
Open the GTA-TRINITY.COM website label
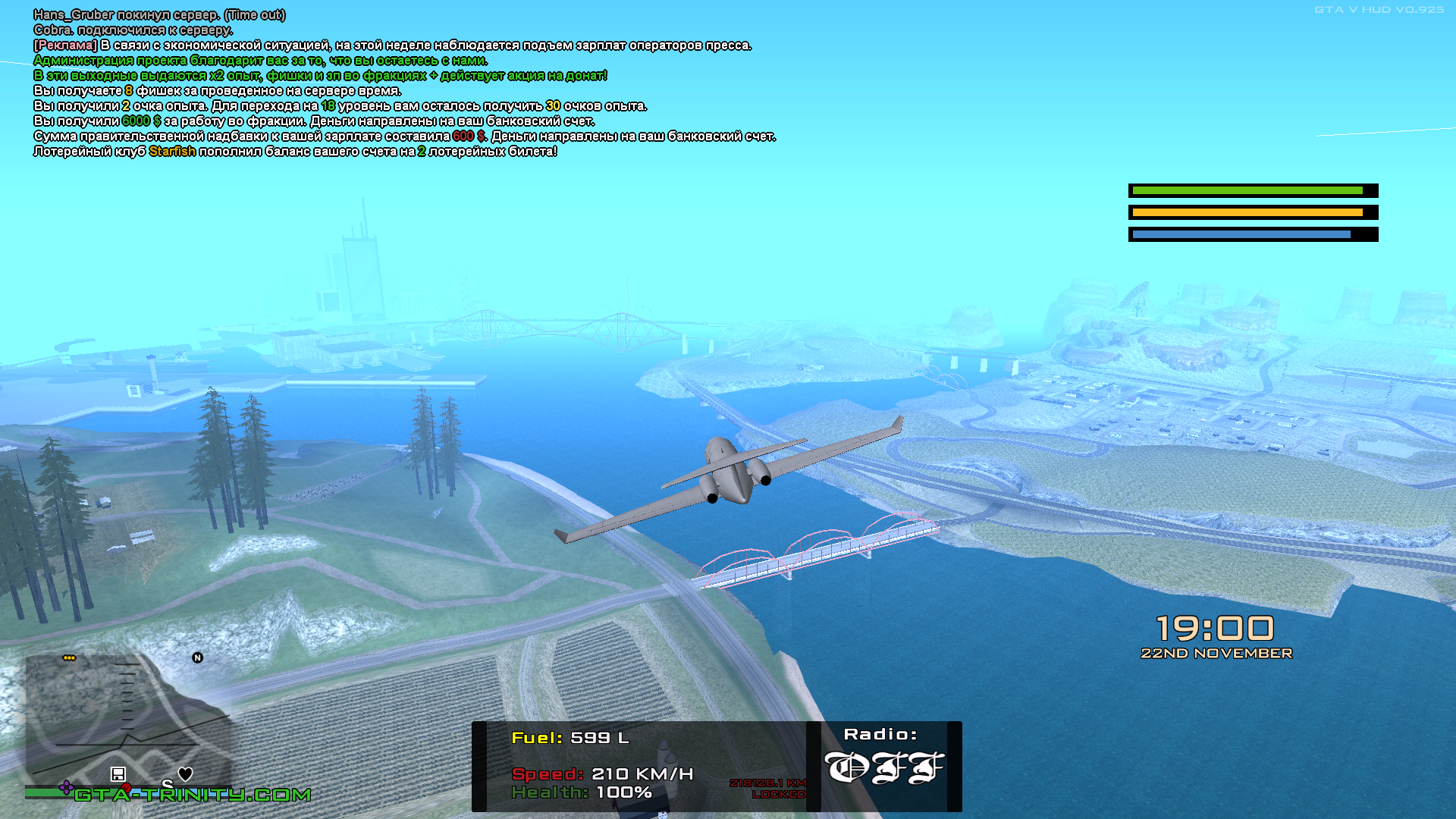pyautogui.click(x=193, y=795)
